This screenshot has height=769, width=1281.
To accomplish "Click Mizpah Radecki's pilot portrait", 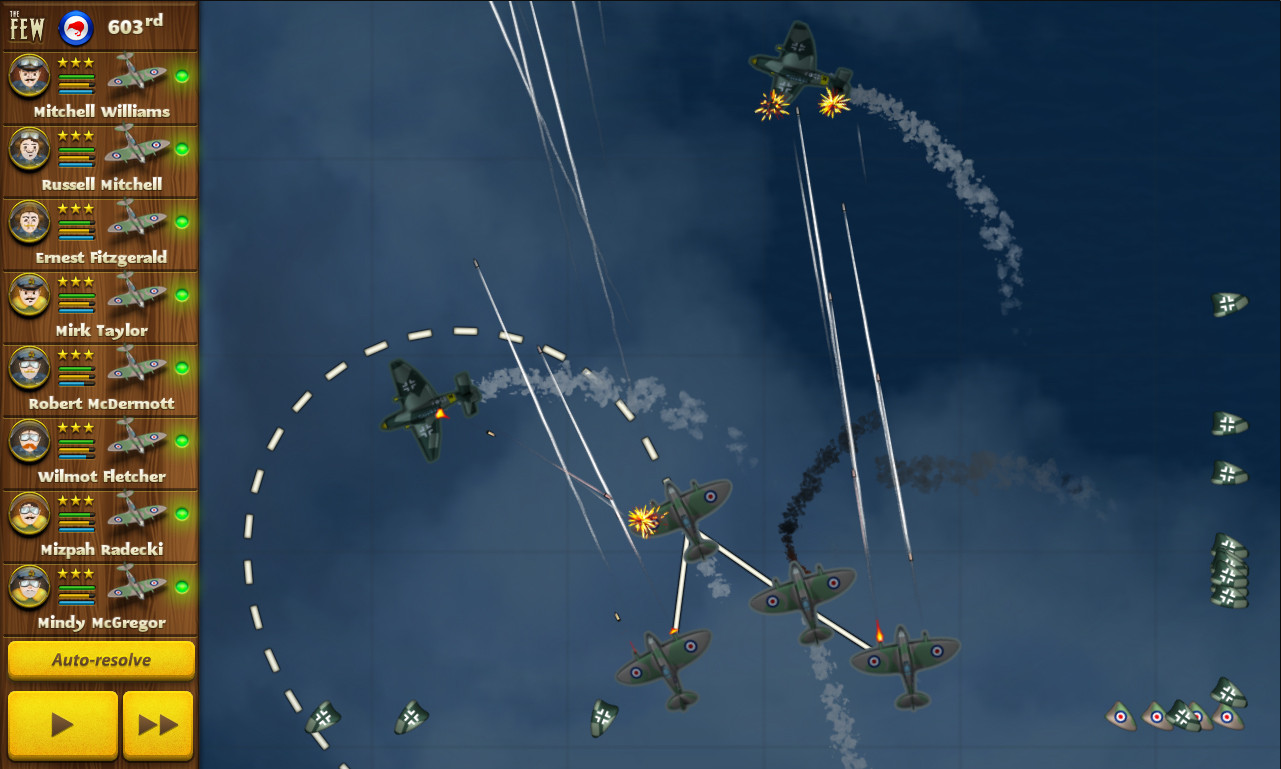I will click(29, 513).
